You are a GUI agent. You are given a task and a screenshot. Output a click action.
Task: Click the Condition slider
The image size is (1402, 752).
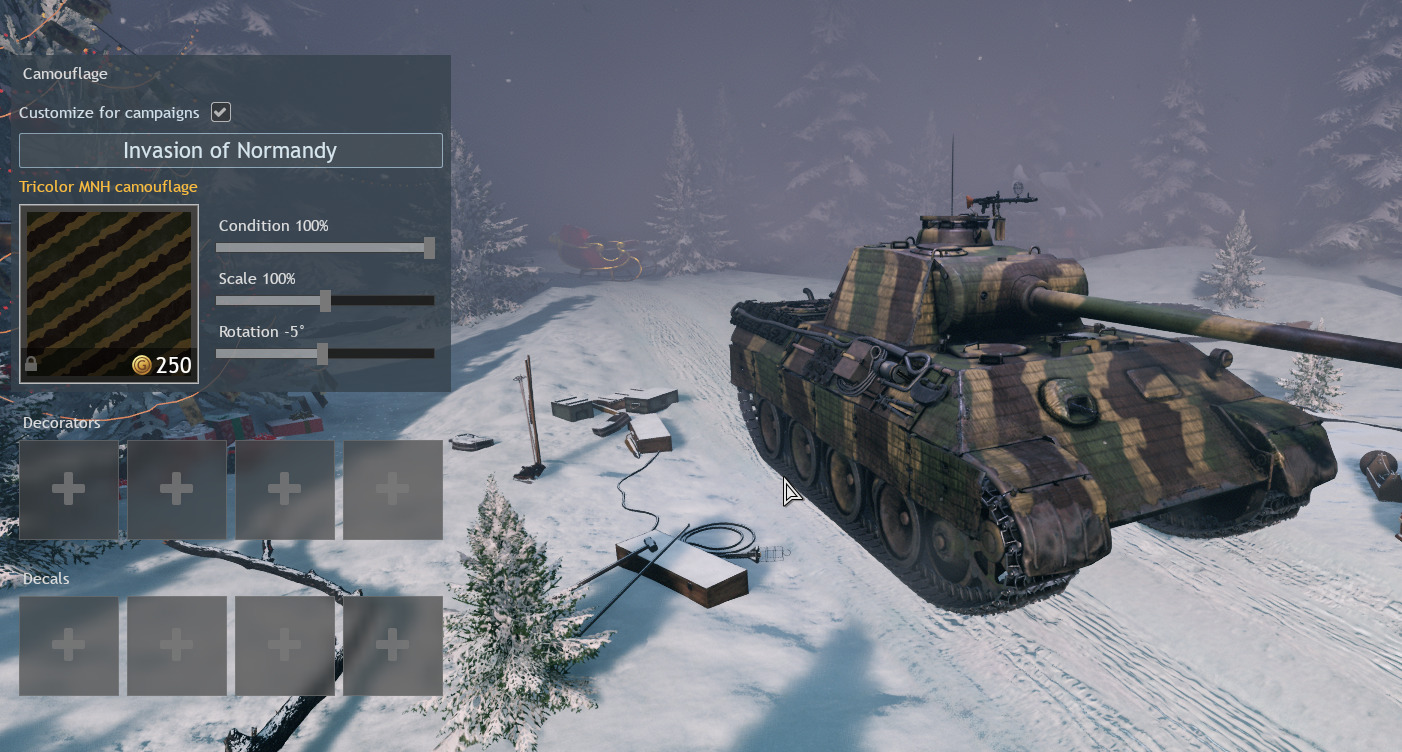pyautogui.click(x=325, y=247)
